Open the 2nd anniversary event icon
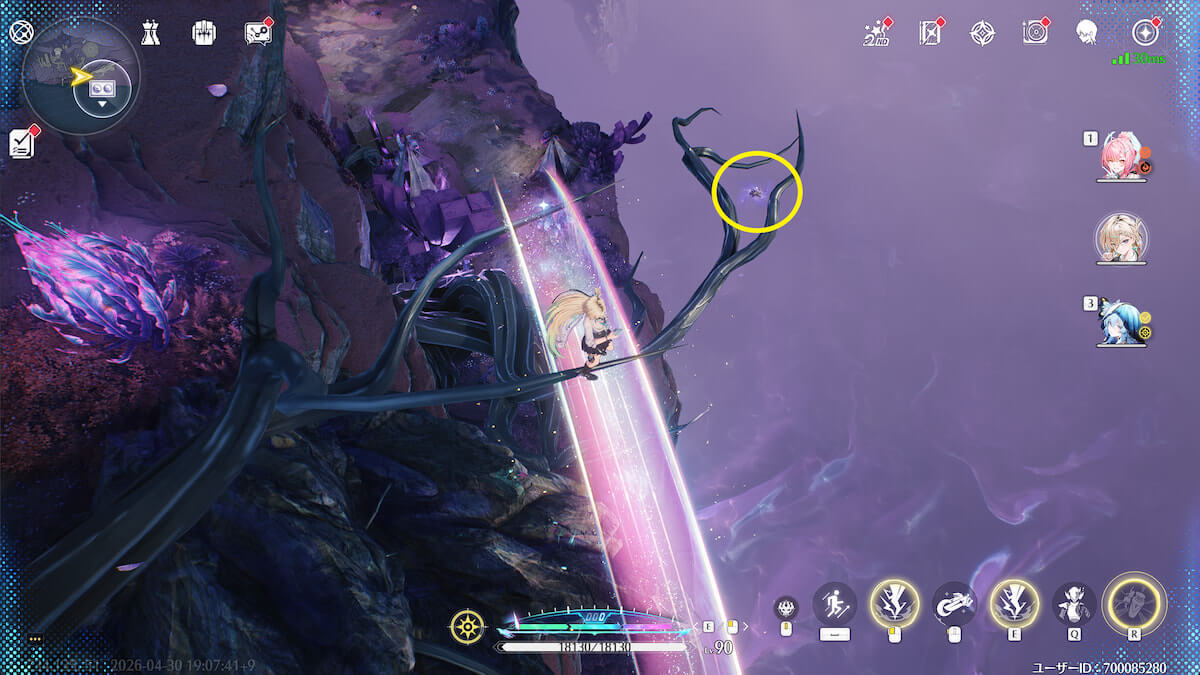Screen dimensions: 1200x675 [x=876, y=34]
